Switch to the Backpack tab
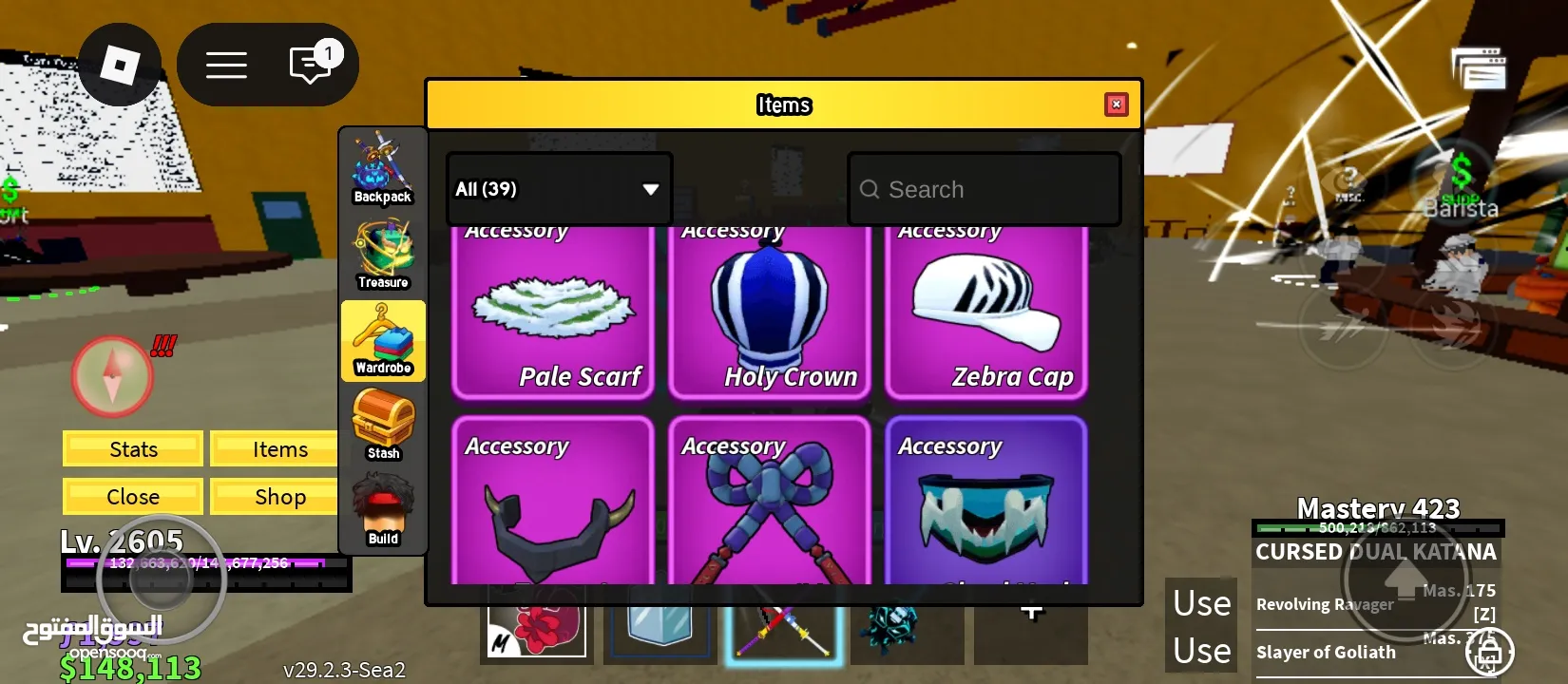This screenshot has width=1568, height=684. click(x=383, y=168)
